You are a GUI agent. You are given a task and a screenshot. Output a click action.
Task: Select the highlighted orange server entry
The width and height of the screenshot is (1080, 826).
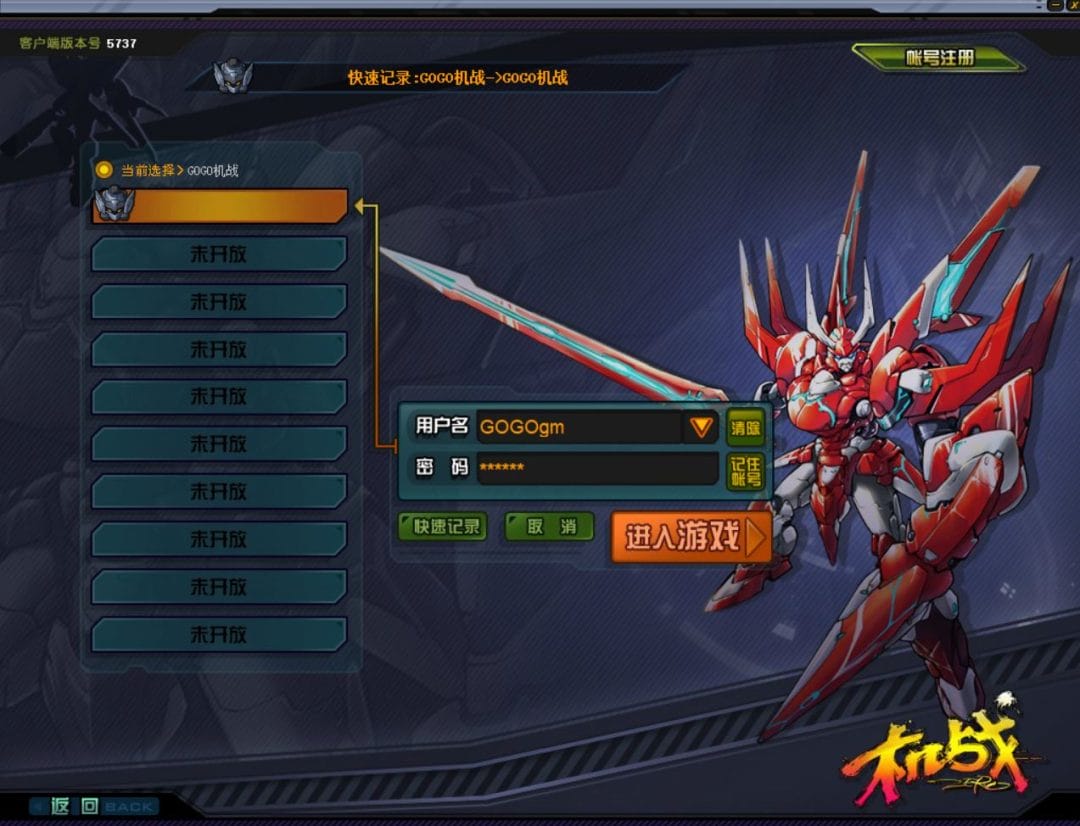[x=220, y=206]
